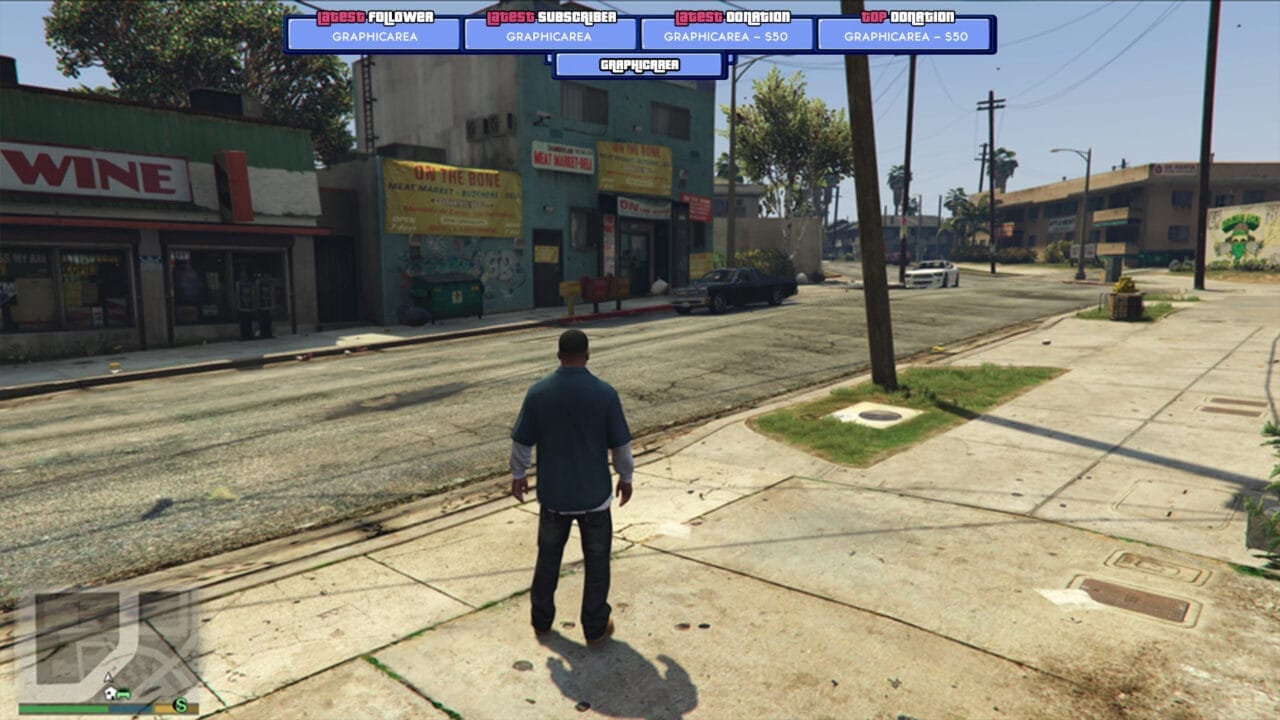Click the green S money icon beside the minimap bars
Image resolution: width=1280 pixels, height=720 pixels.
(181, 705)
